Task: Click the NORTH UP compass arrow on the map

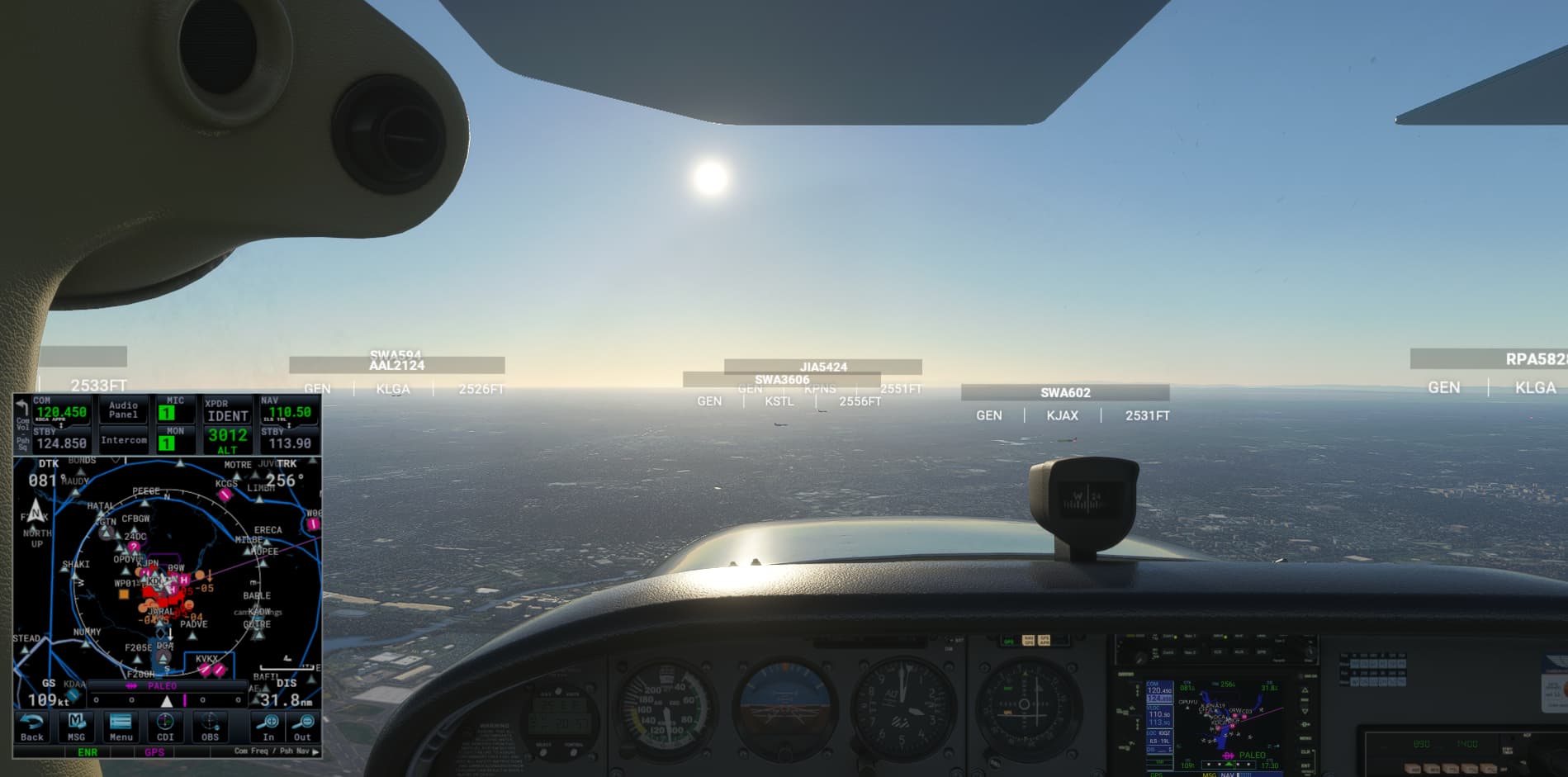Action: pyautogui.click(x=36, y=512)
